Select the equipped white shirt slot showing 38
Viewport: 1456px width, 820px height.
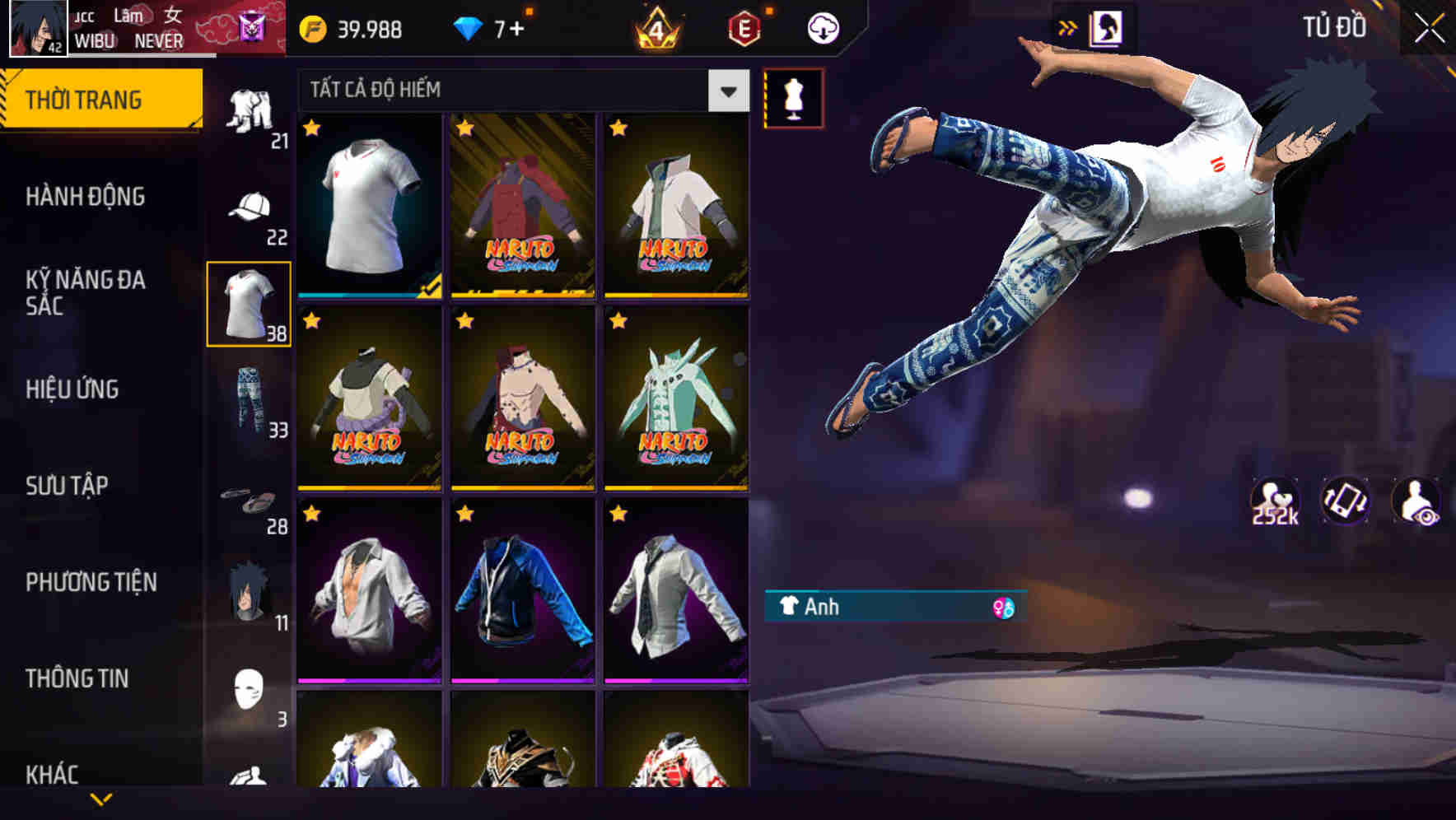(x=250, y=303)
